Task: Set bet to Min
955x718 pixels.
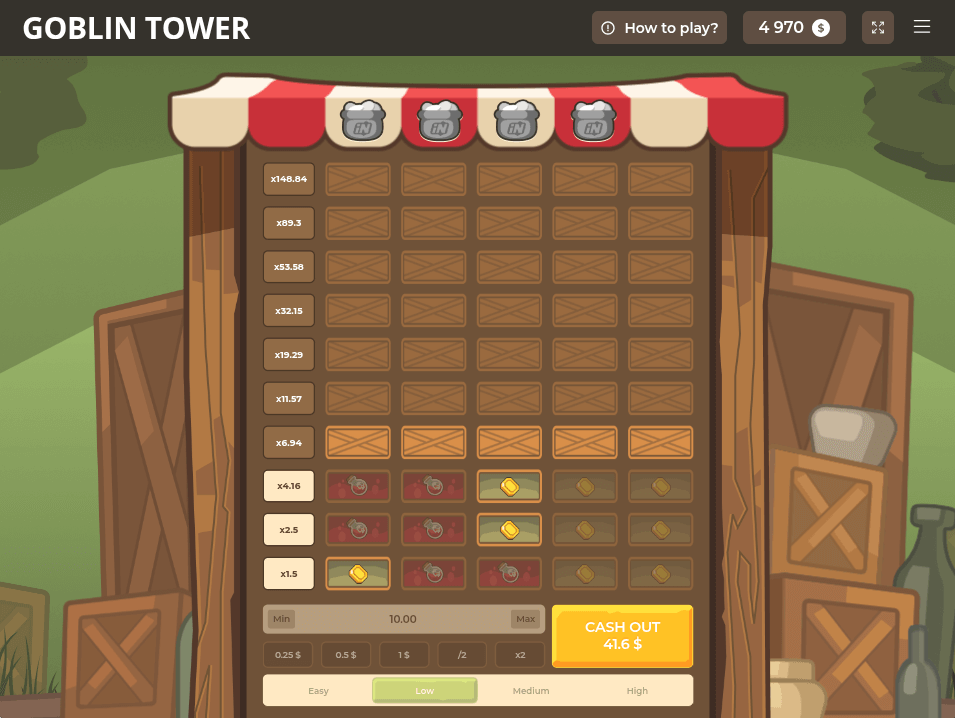Action: (x=281, y=619)
